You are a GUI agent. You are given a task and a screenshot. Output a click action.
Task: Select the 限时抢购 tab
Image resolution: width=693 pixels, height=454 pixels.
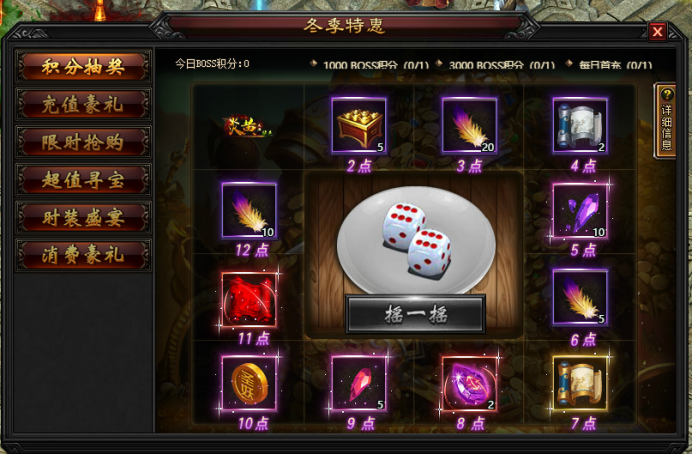(x=83, y=142)
